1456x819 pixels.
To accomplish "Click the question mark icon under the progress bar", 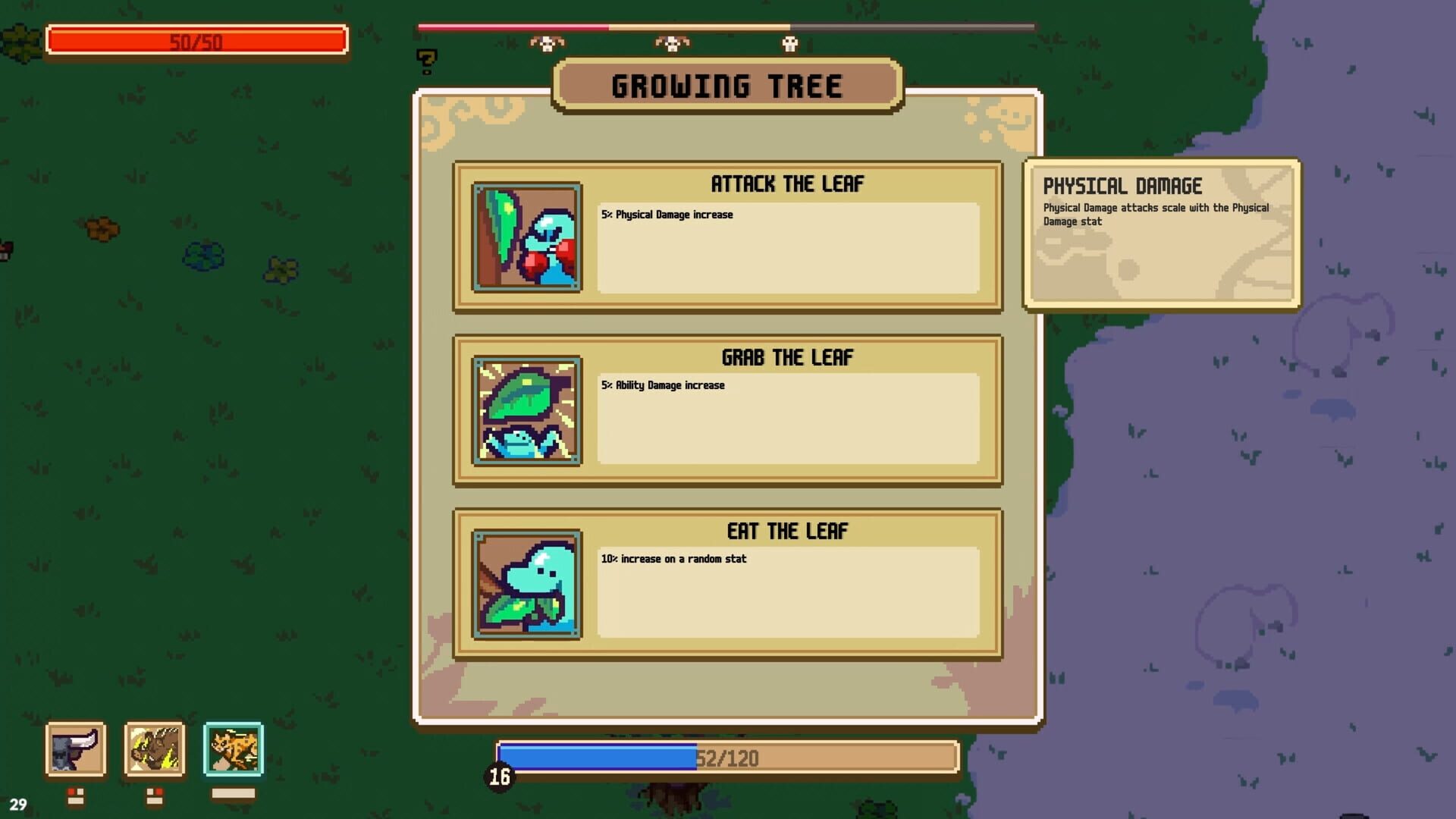I will pyautogui.click(x=425, y=61).
